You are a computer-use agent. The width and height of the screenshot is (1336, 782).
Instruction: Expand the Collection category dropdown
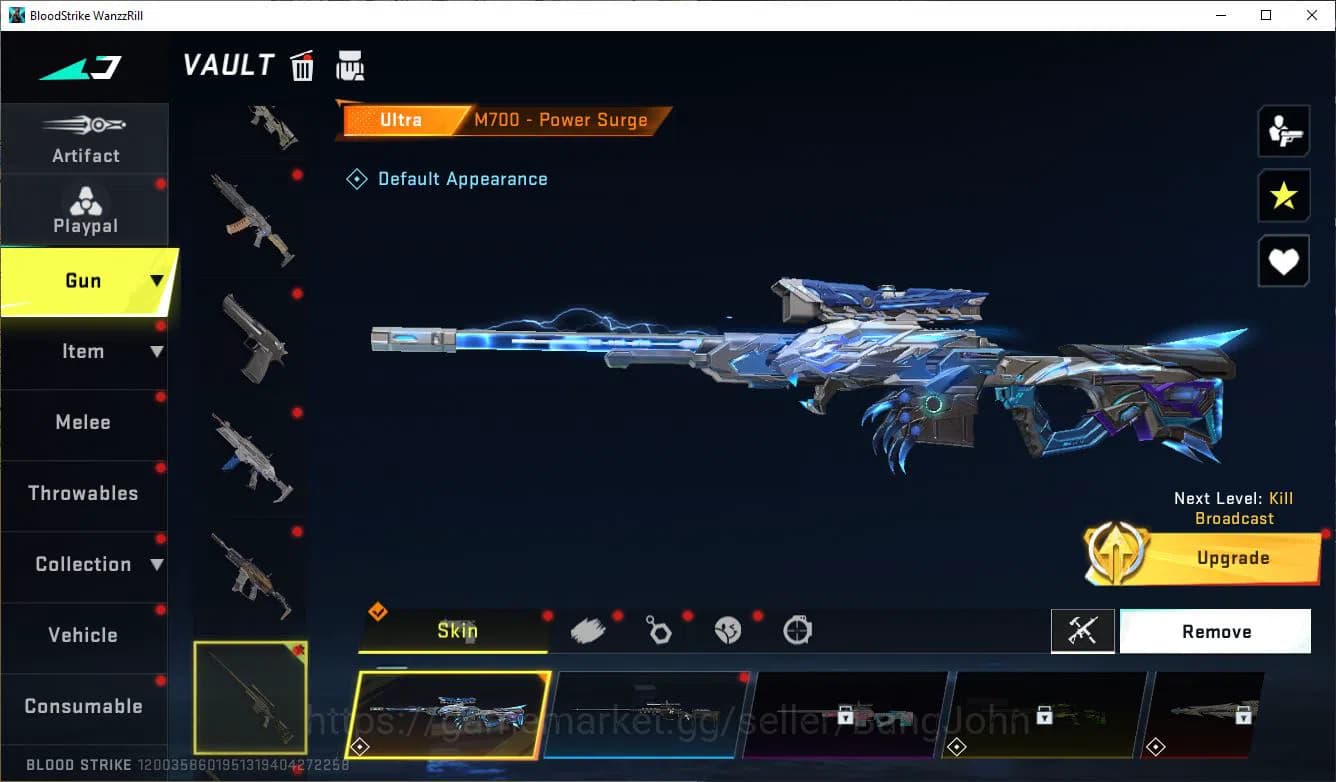tap(157, 564)
